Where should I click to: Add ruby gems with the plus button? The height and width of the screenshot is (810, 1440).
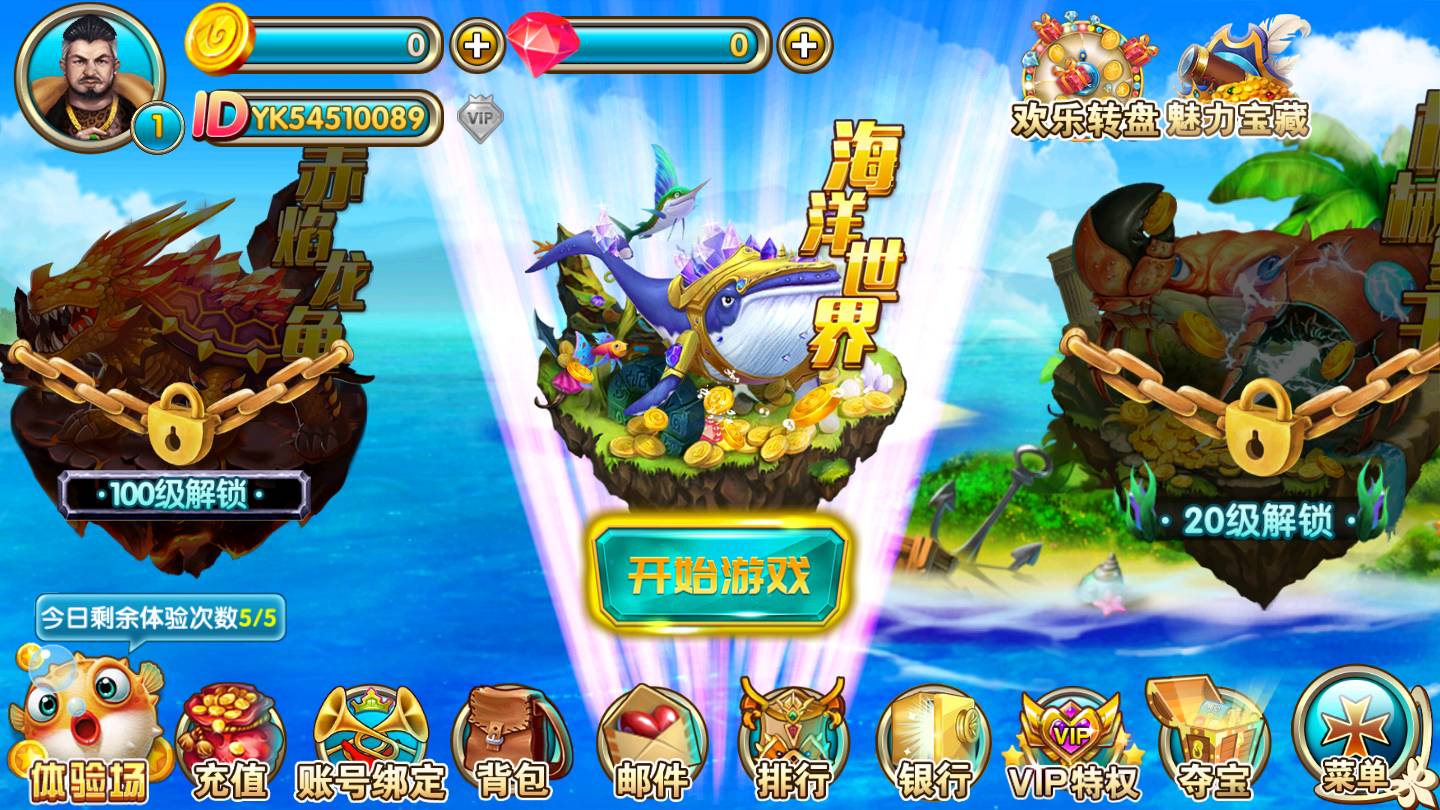coord(805,45)
